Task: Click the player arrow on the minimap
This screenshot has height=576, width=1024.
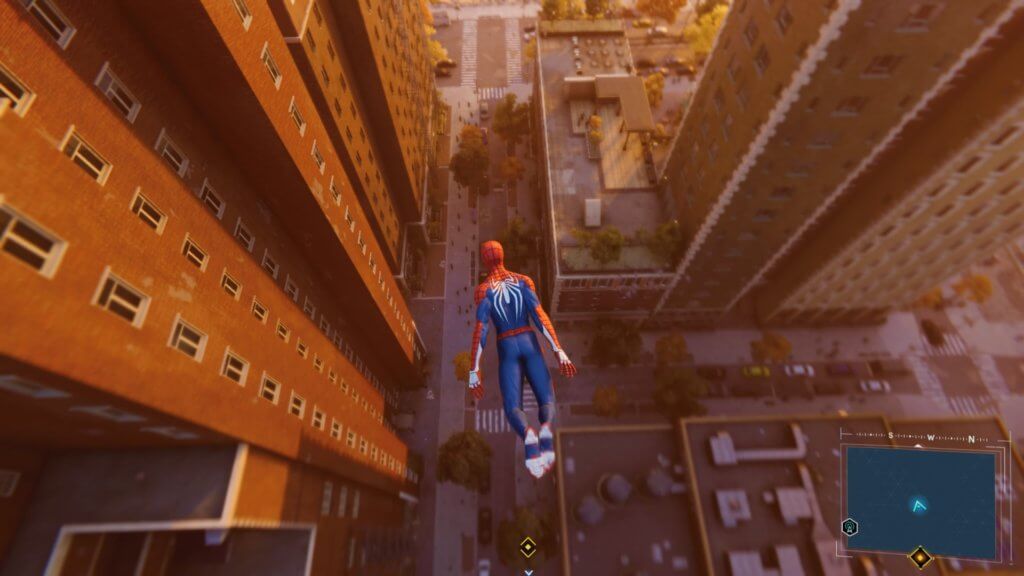Action: click(x=920, y=506)
